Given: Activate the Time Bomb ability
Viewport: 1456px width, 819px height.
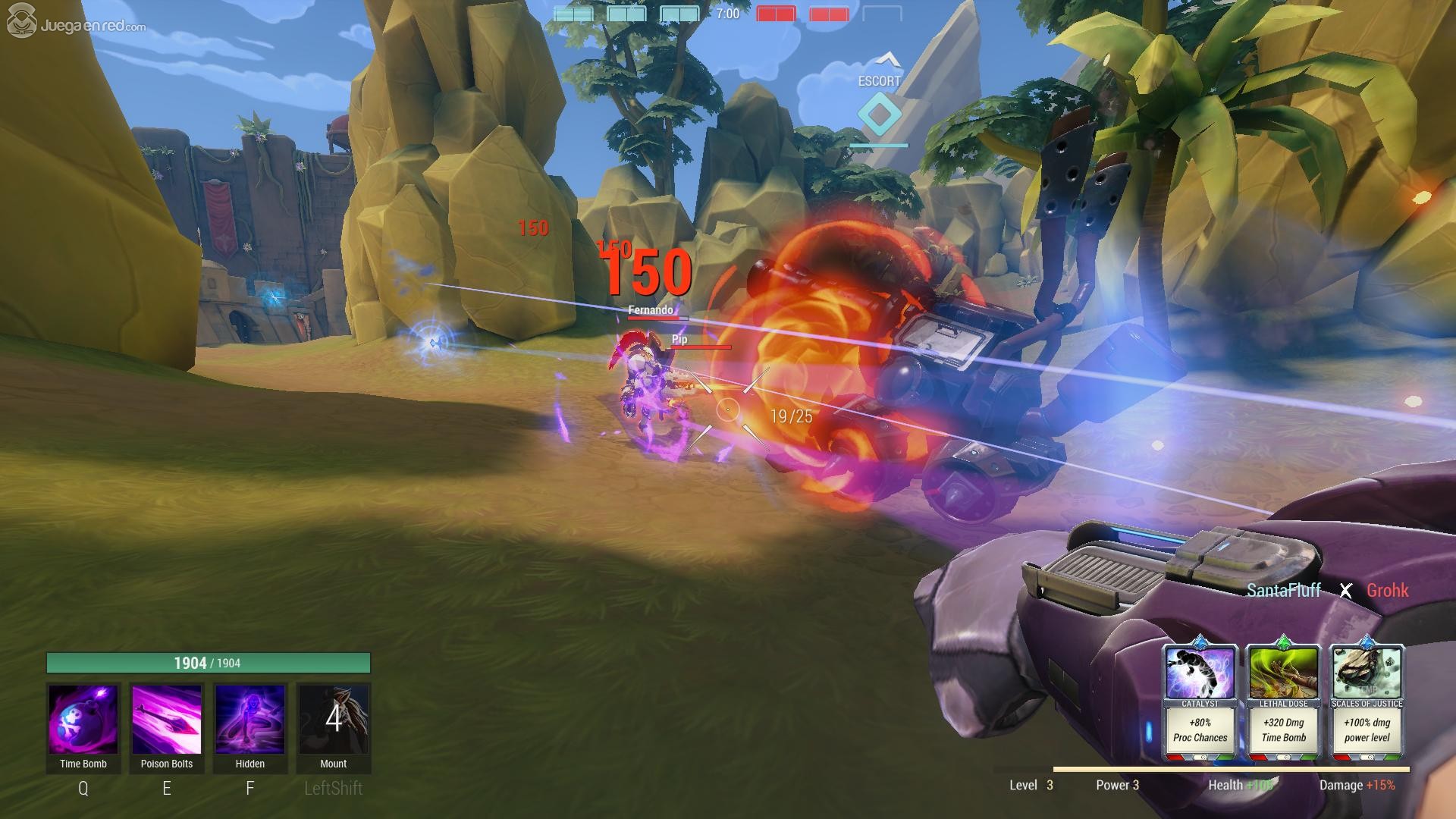Looking at the screenshot, I should click(83, 720).
